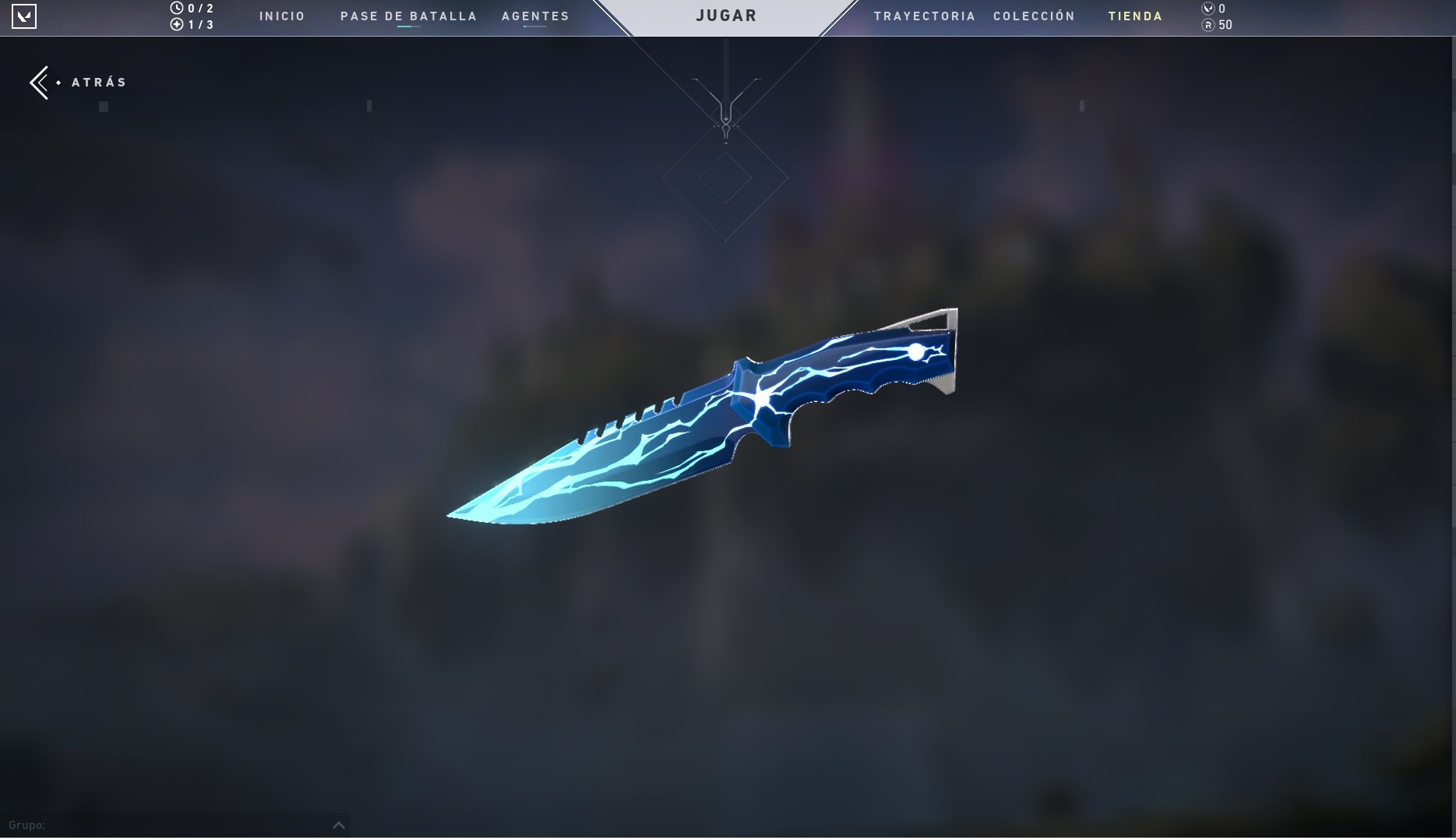Click the Valorant logo icon
Viewport: 1456px width, 840px height.
(26, 16)
